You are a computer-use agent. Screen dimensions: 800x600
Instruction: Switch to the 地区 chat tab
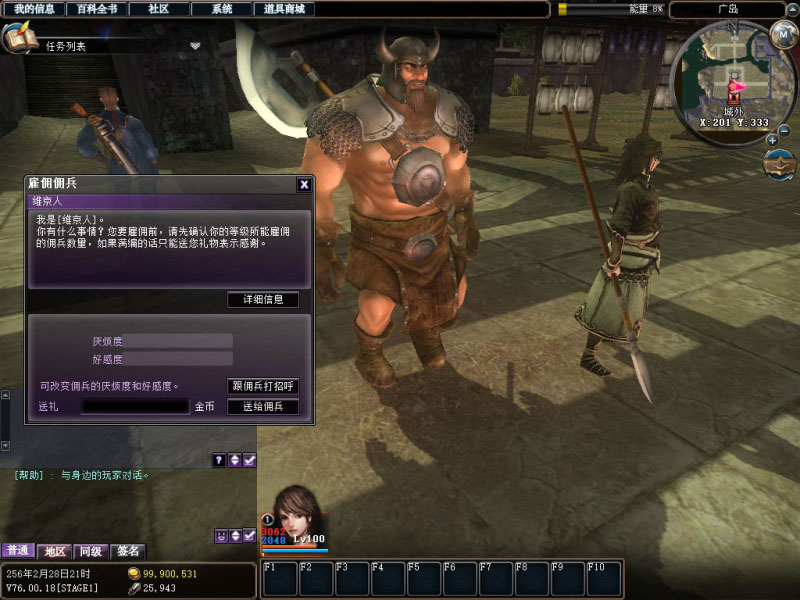click(x=55, y=551)
